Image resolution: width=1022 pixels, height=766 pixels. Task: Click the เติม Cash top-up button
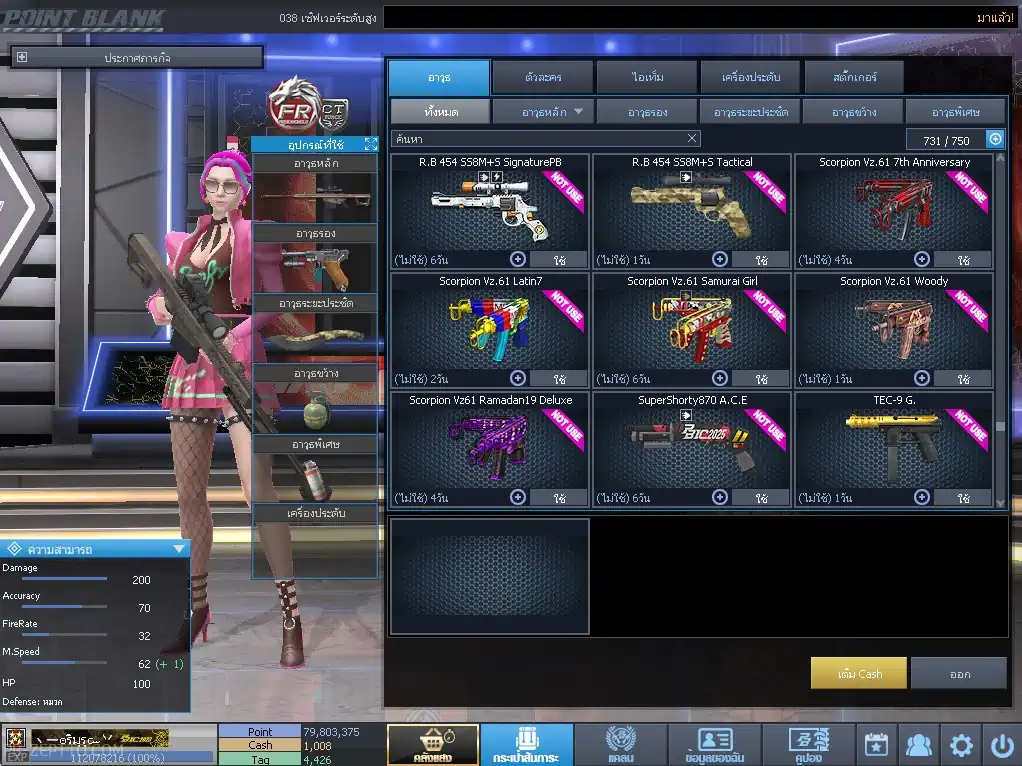[x=859, y=673]
